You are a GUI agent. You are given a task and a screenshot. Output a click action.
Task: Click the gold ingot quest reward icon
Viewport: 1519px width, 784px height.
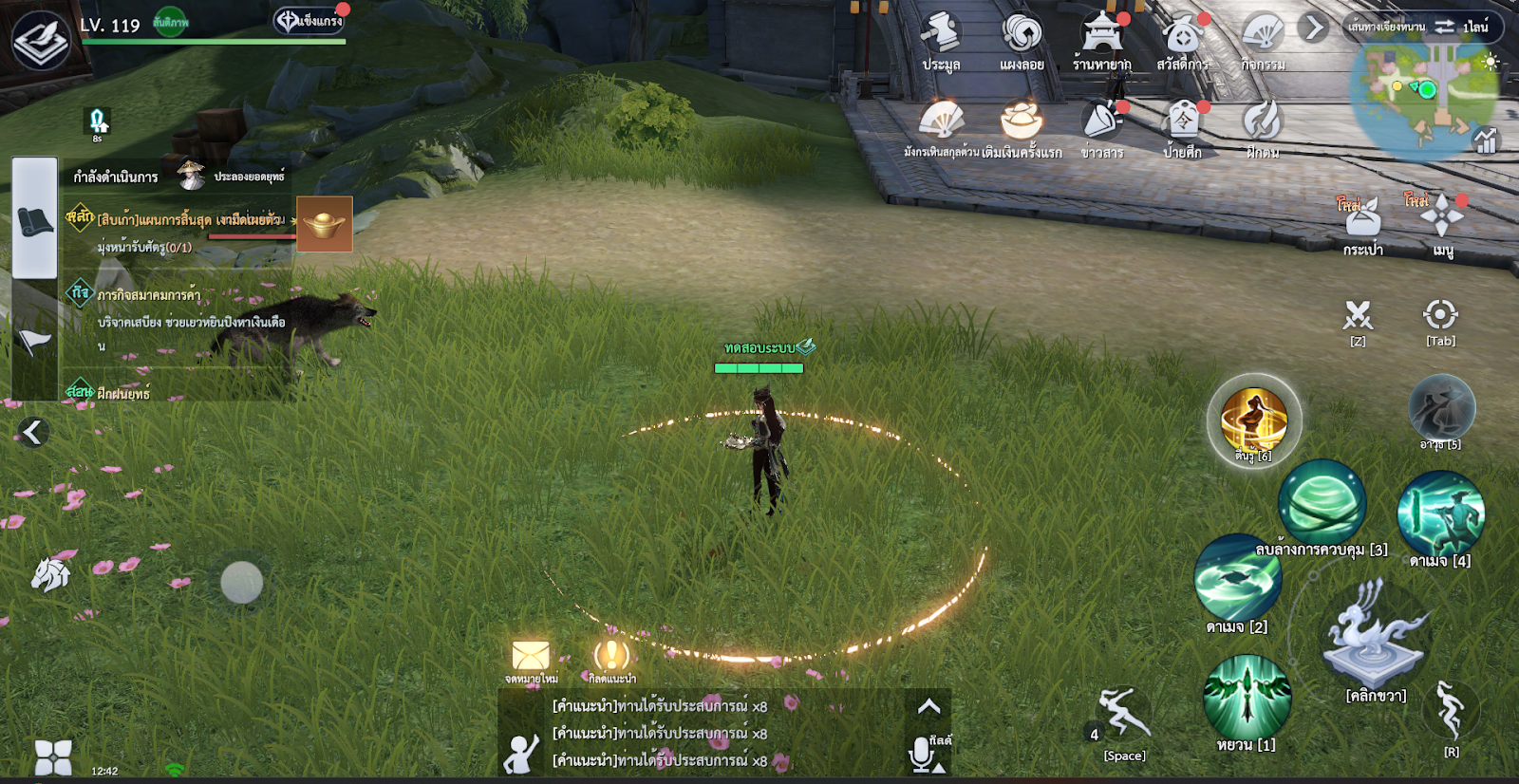325,224
